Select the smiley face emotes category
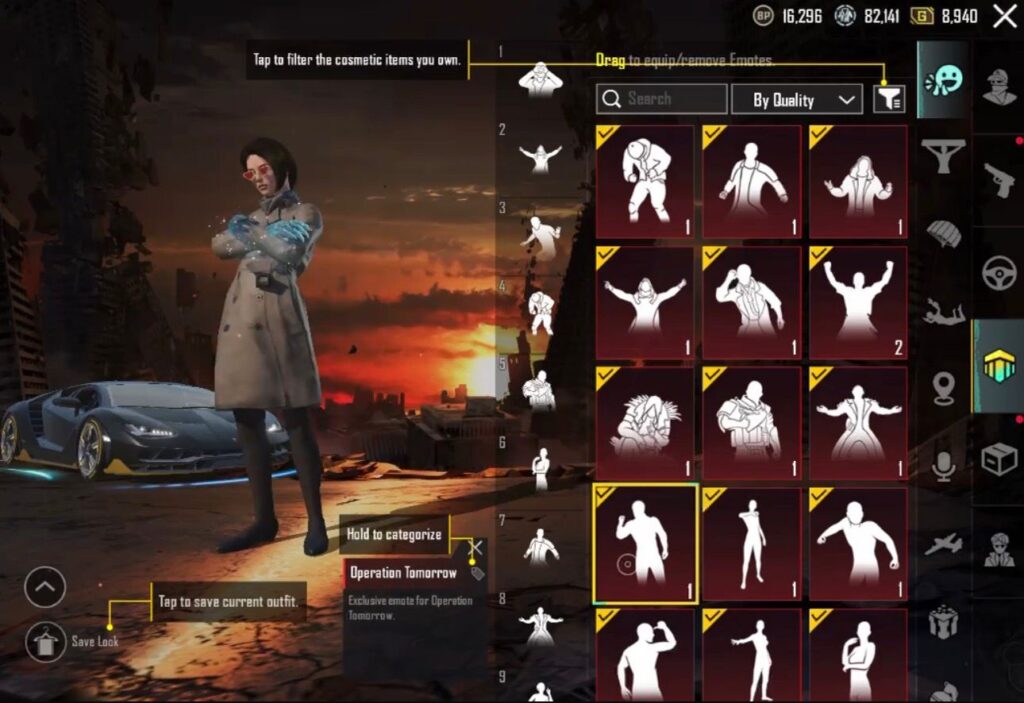Screen dimensions: 1024x703 pos(942,80)
